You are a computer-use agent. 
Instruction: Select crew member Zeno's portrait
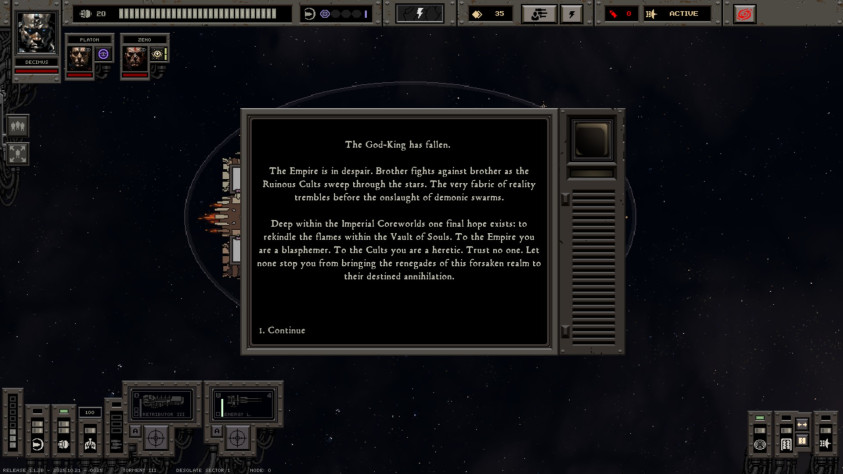(x=136, y=57)
